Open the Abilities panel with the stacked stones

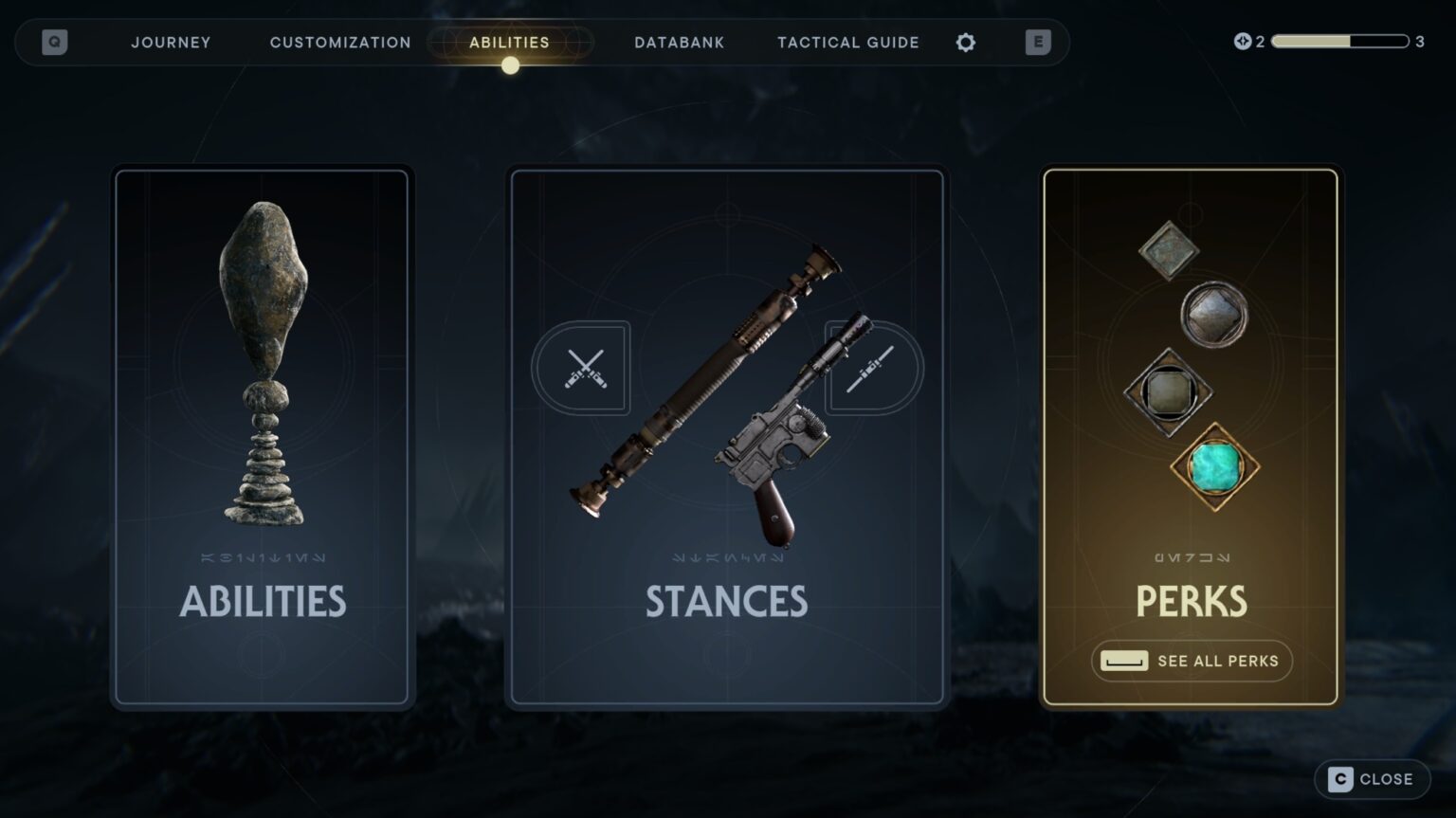263,436
